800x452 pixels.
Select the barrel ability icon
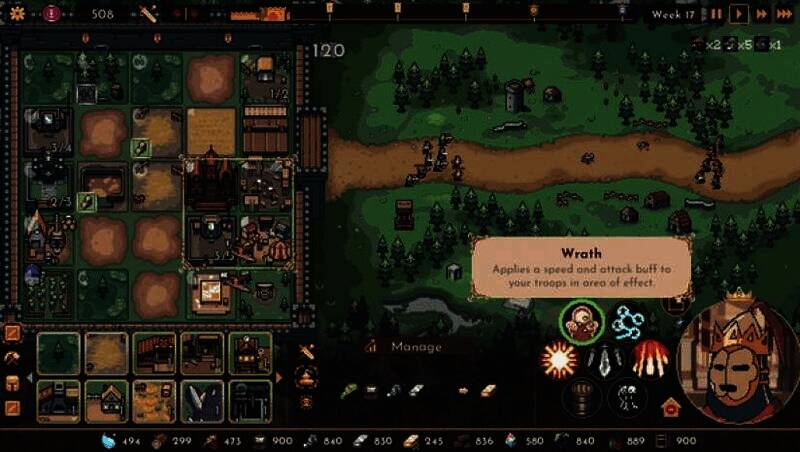tap(580, 396)
